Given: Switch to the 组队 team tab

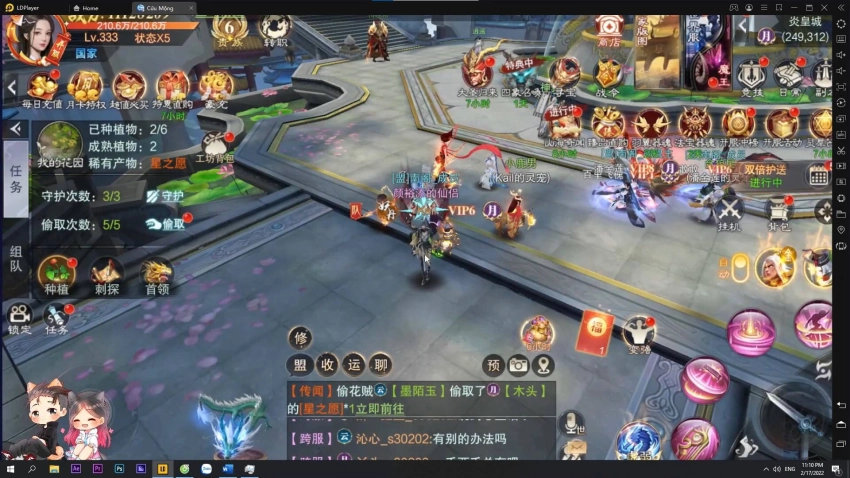Looking at the screenshot, I should (16, 258).
